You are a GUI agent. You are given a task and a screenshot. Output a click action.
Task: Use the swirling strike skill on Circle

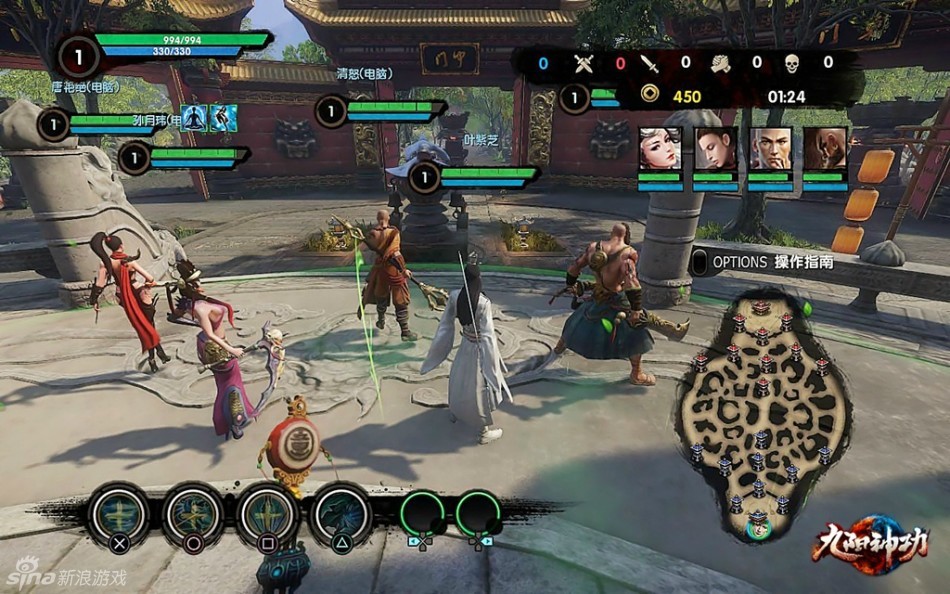click(193, 514)
